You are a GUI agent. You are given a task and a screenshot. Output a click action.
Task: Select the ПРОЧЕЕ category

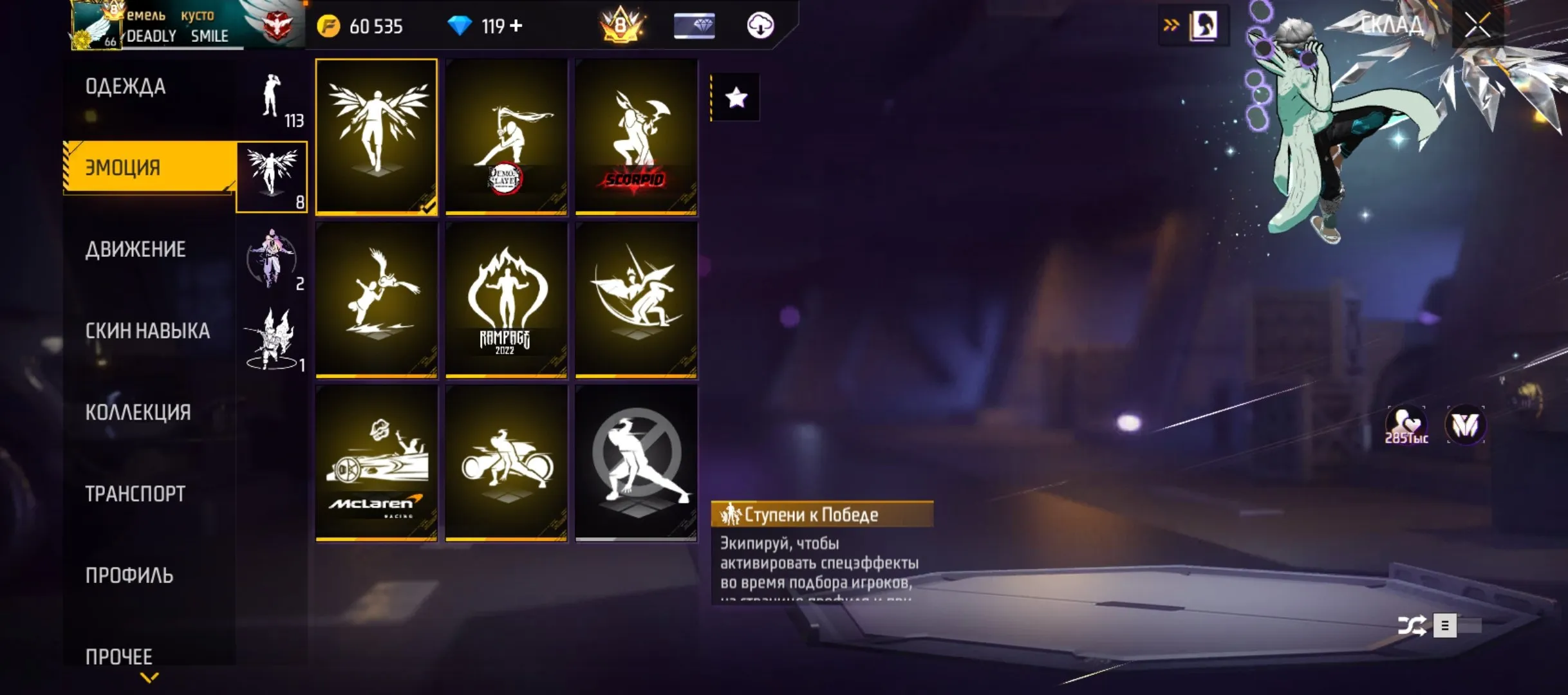[119, 656]
